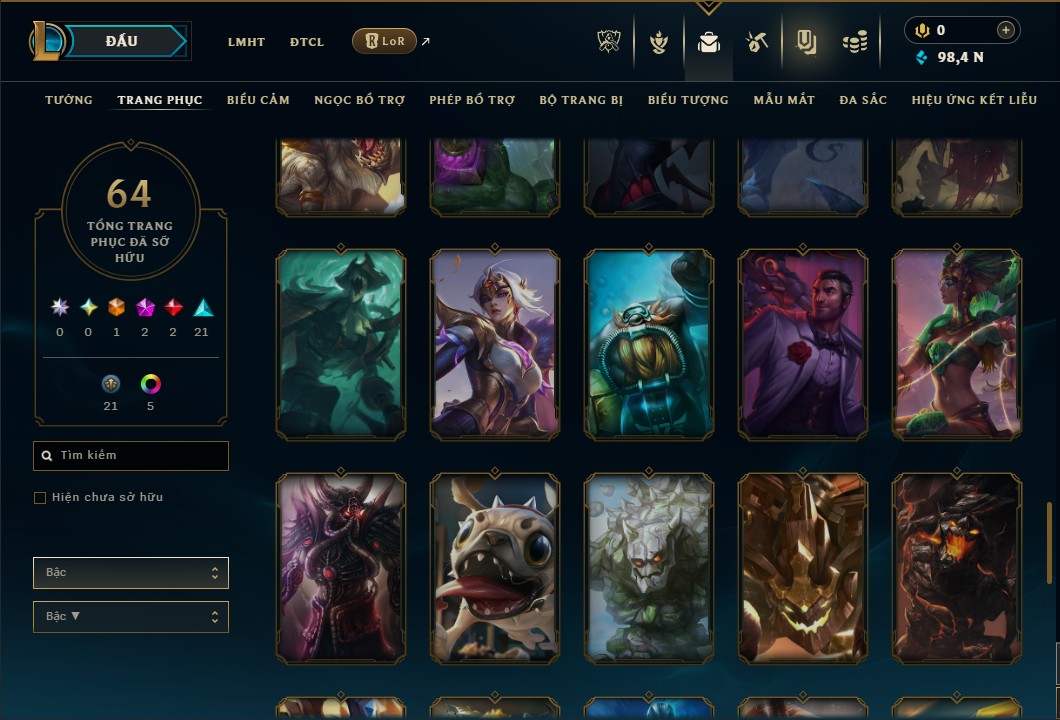Screen dimensions: 1060x720
Task: Open the ĐA SẮC chroma tab
Action: tap(863, 100)
